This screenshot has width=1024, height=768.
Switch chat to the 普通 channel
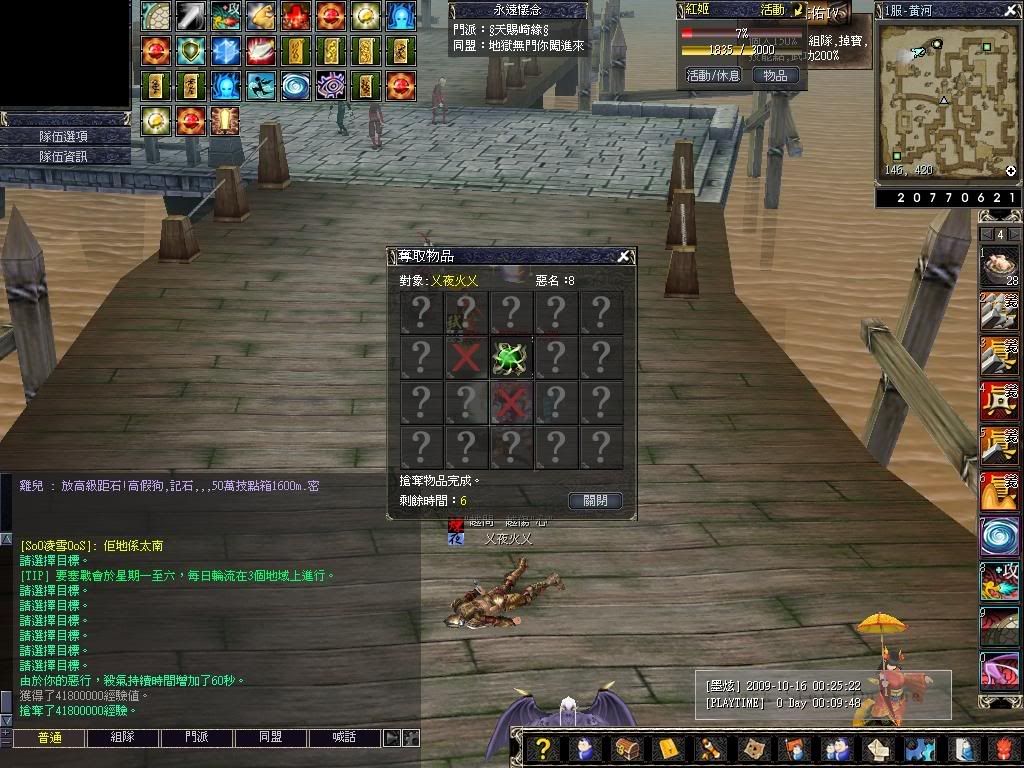coord(49,738)
